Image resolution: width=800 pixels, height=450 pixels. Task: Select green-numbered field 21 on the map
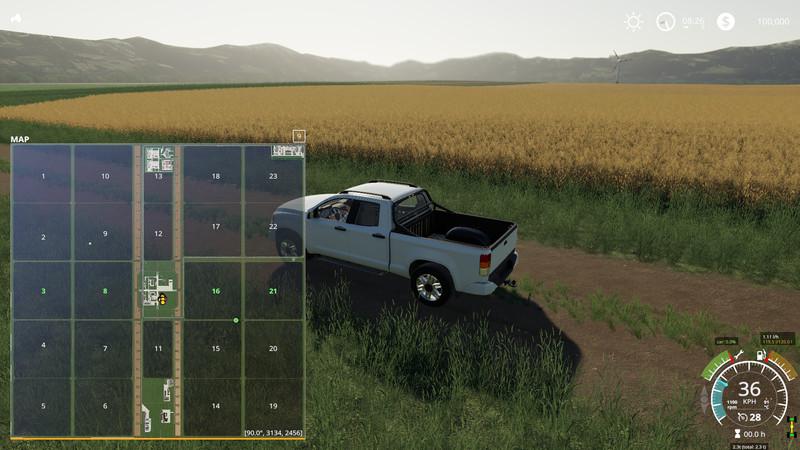[x=273, y=290]
